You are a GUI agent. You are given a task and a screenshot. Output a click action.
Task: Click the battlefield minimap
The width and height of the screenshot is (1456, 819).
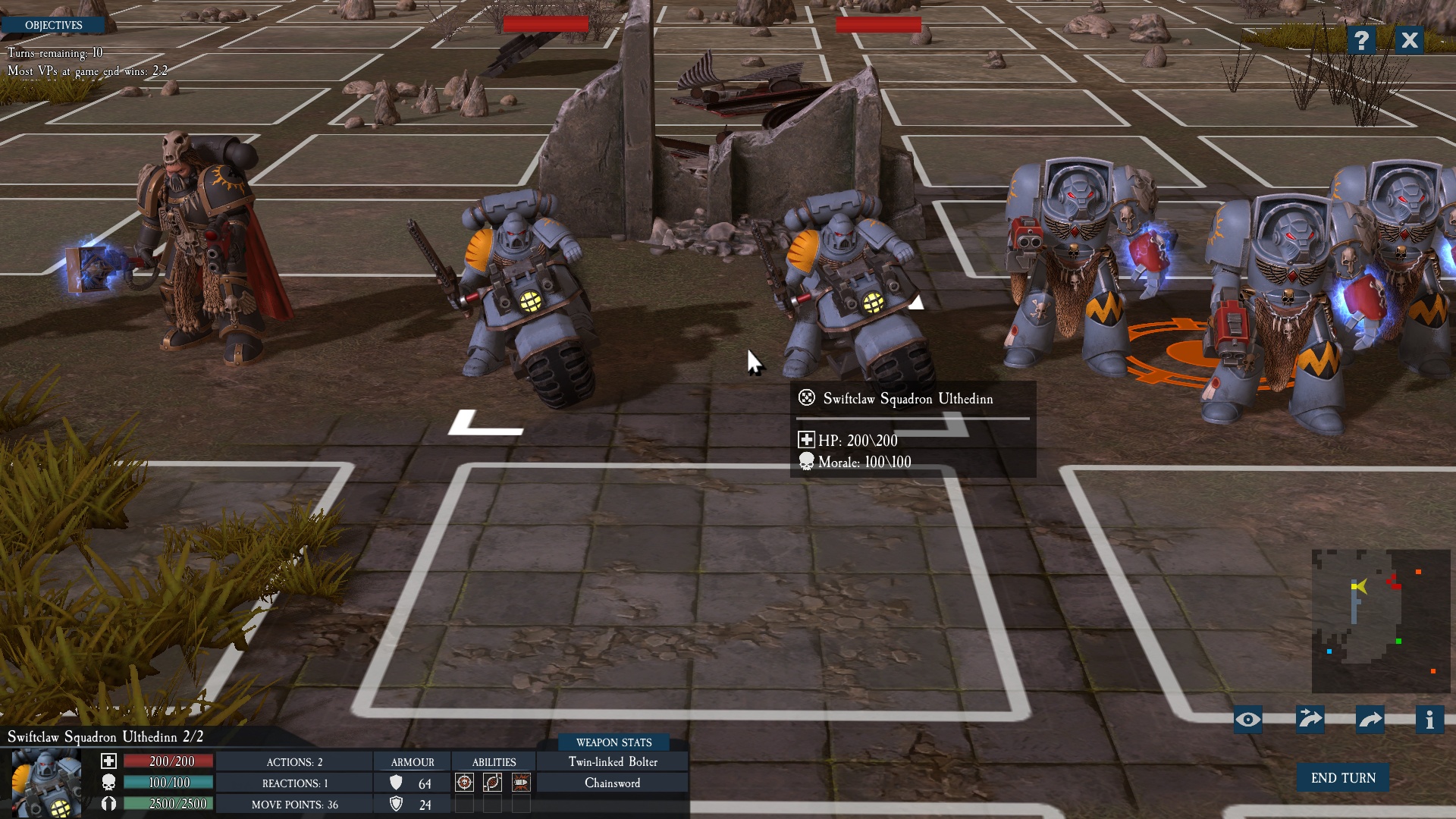(1380, 620)
